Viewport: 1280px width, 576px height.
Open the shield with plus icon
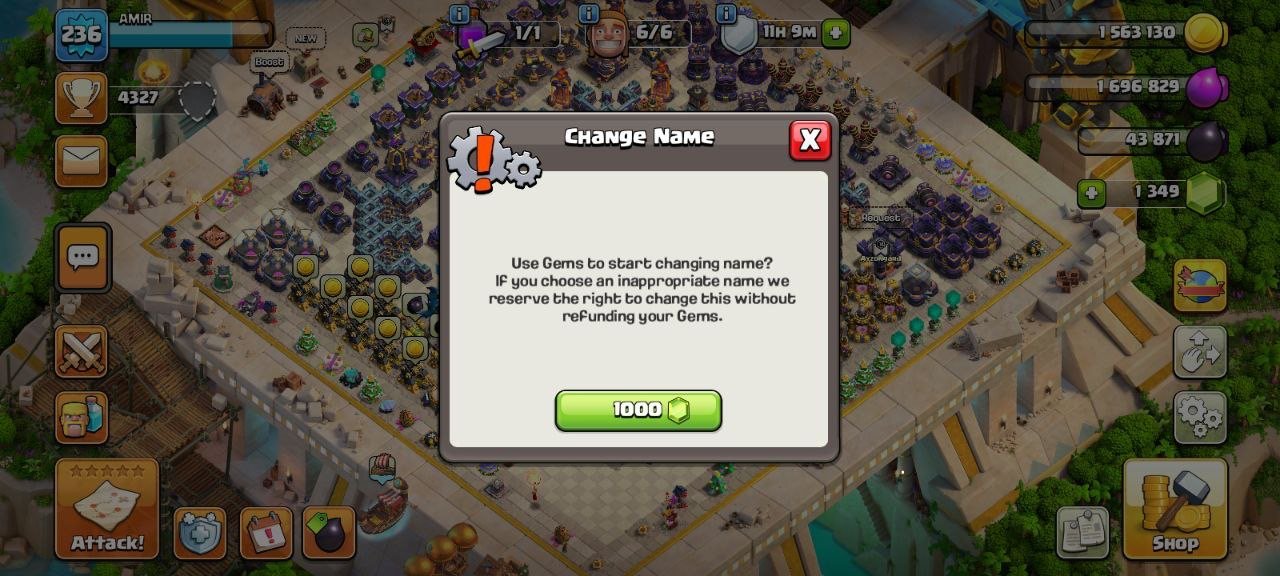(x=200, y=533)
